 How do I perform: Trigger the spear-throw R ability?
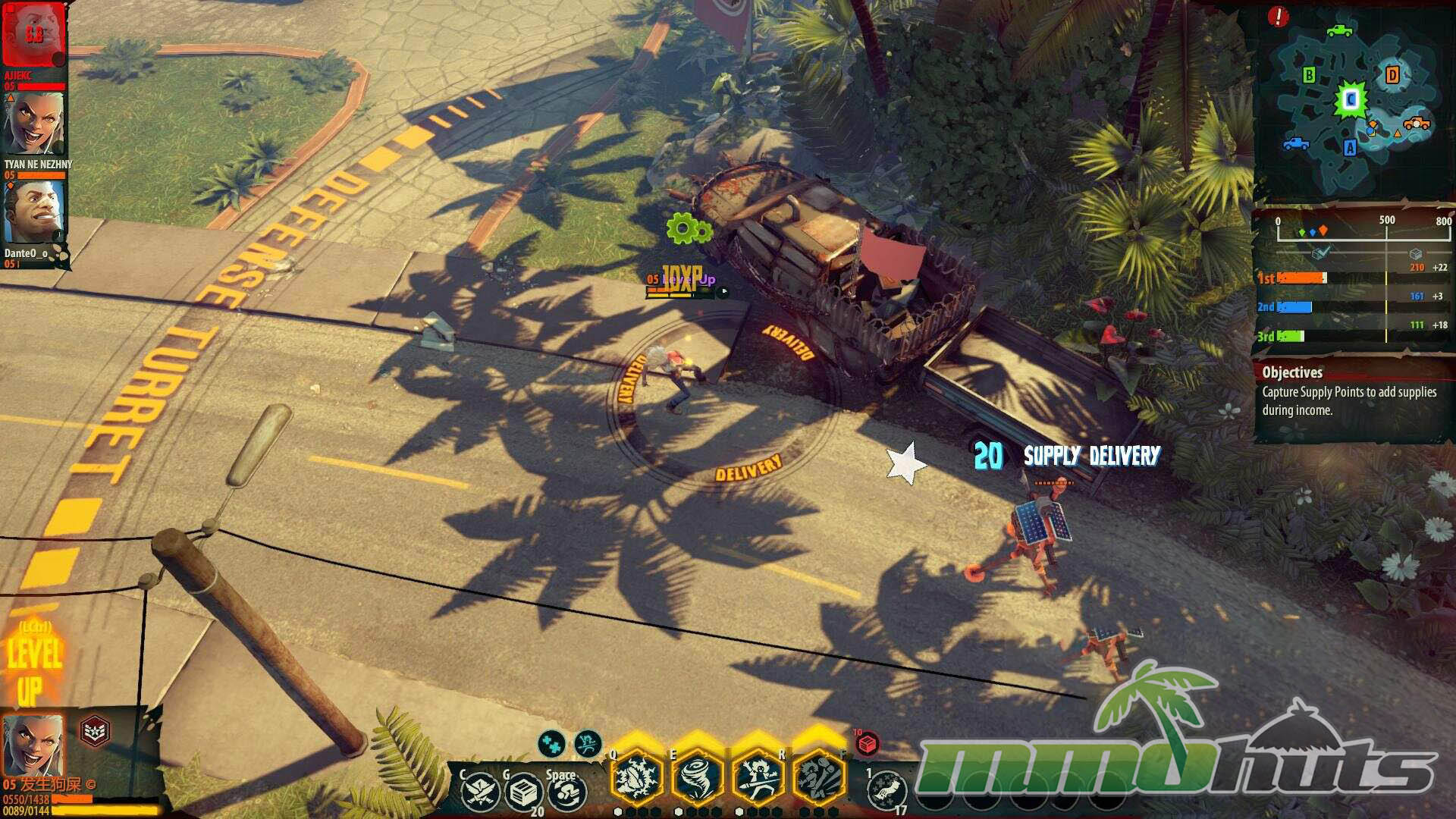click(x=758, y=778)
